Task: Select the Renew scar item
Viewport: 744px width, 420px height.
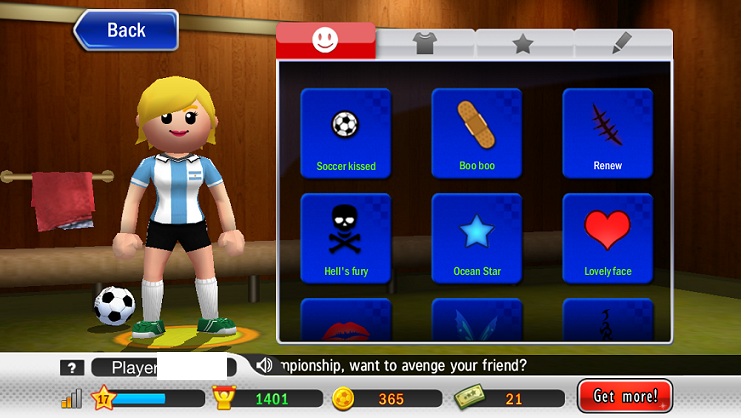Action: pyautogui.click(x=607, y=133)
